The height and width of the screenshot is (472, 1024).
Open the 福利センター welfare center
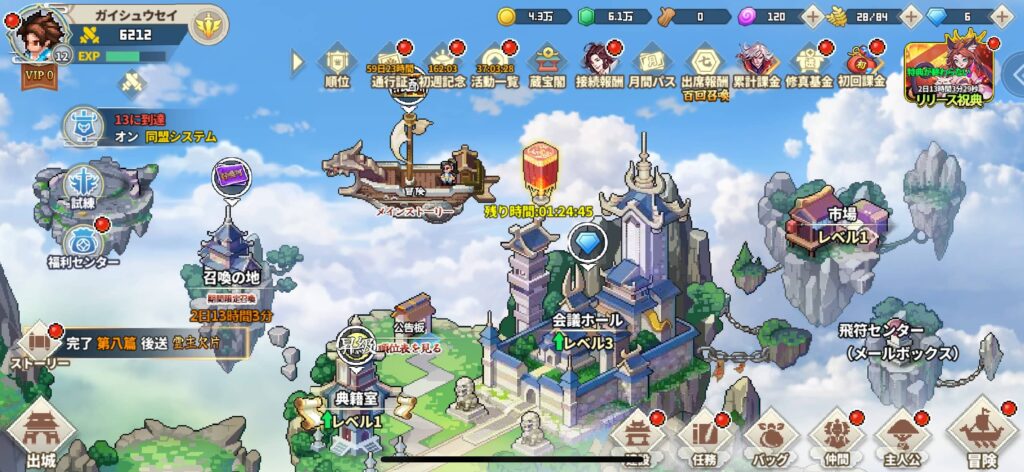point(81,243)
